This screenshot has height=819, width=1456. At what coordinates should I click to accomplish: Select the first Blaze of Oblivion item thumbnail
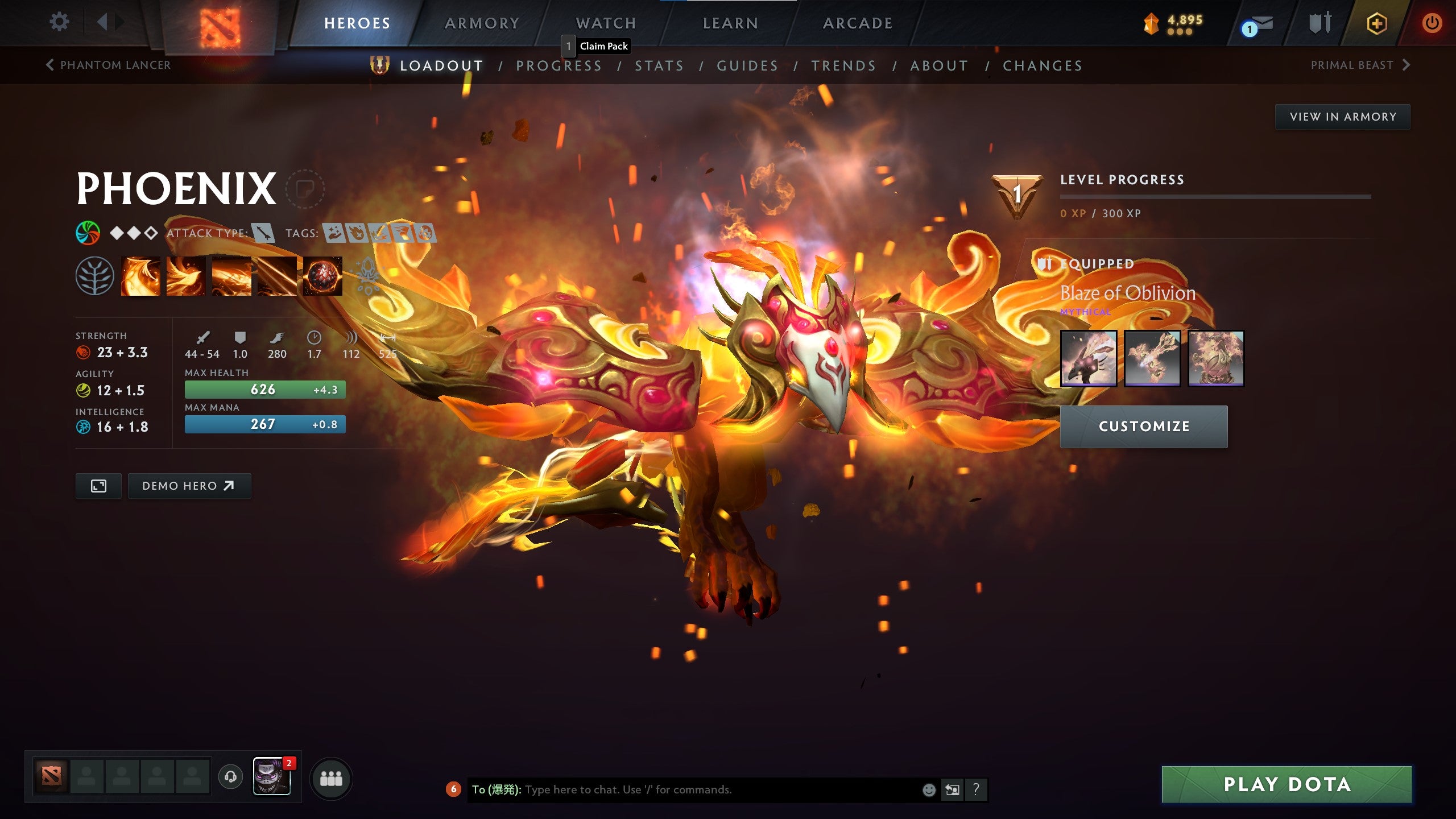(1090, 357)
